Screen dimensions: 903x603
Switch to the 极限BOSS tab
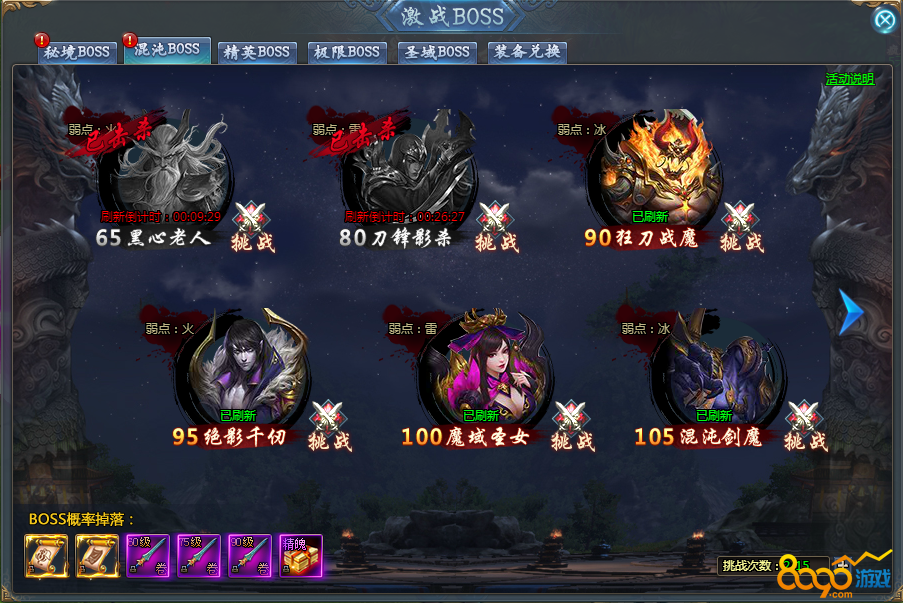pyautogui.click(x=345, y=52)
